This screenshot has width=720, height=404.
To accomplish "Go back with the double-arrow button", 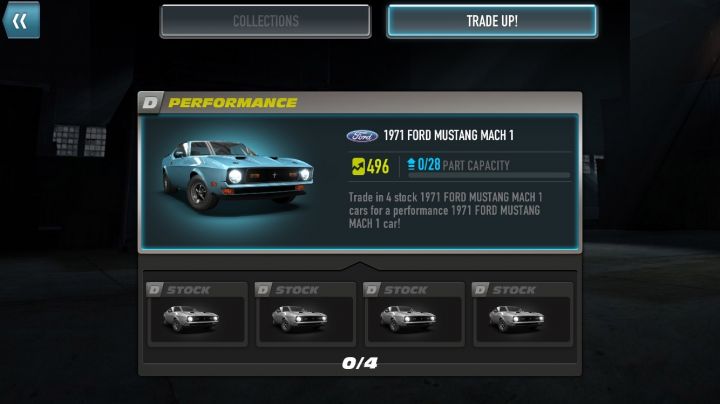I will coord(19,20).
